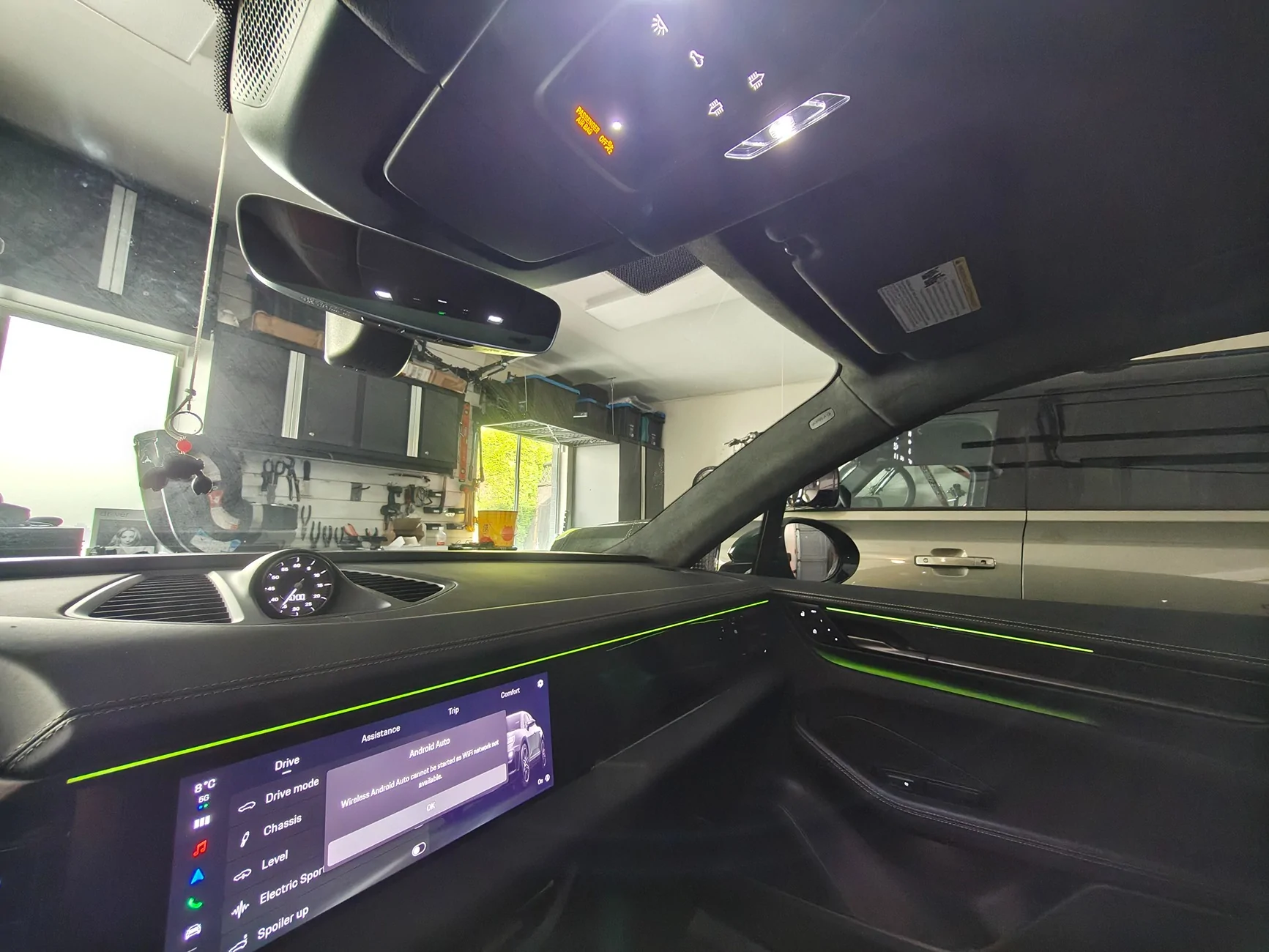
Task: Open the Trip tab
Action: [454, 710]
